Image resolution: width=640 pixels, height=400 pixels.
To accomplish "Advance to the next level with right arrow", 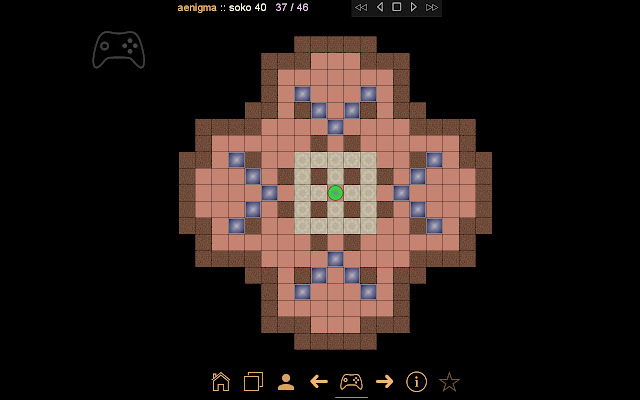I will click(384, 381).
